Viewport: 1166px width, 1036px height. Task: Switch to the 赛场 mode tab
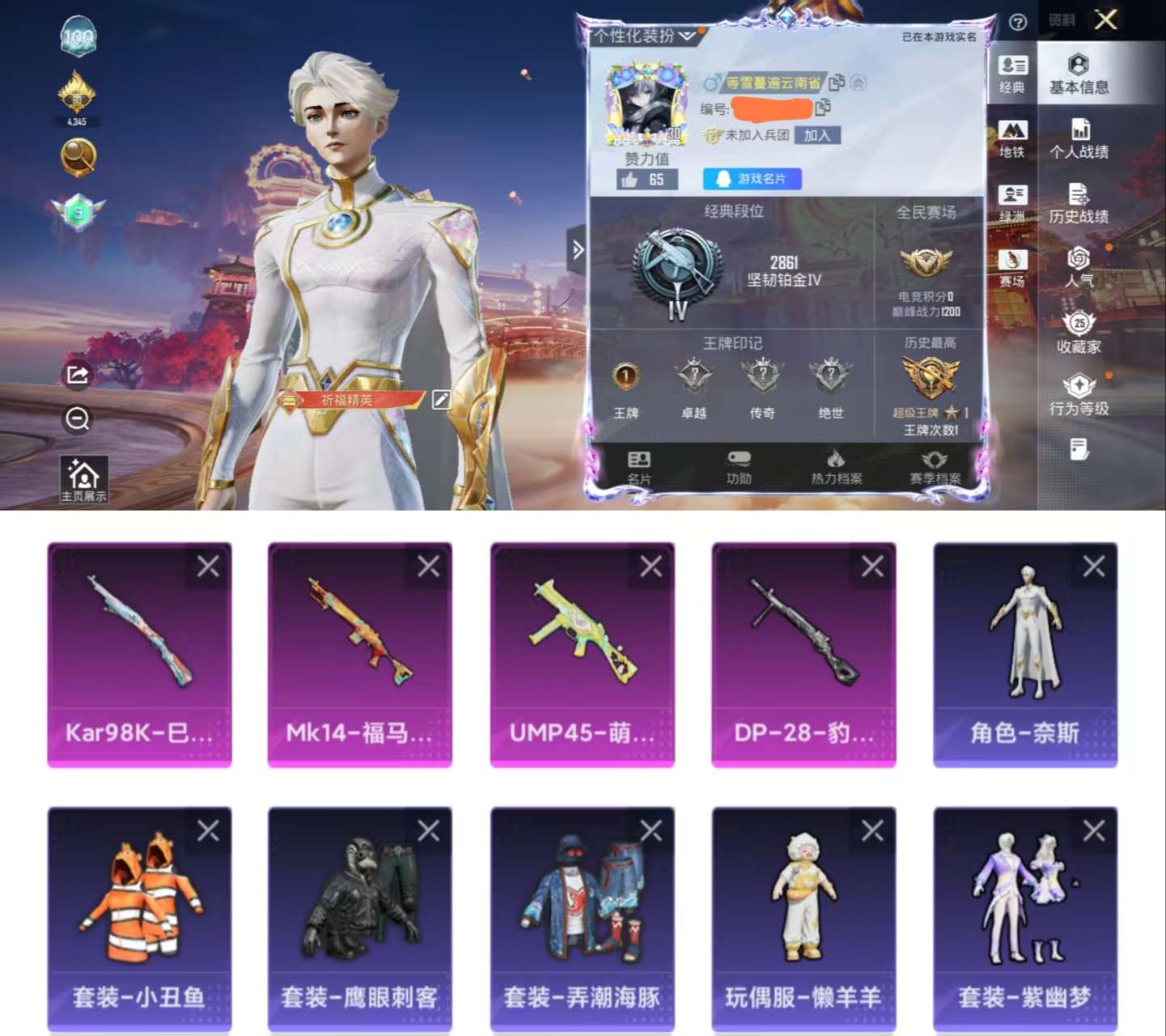pos(1014,267)
